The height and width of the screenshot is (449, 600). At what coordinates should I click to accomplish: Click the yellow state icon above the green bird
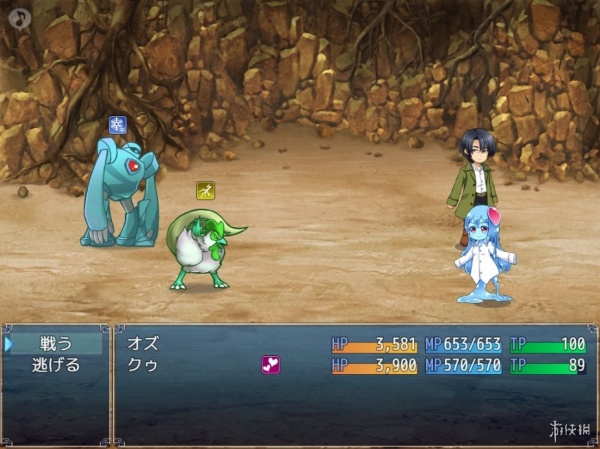205,190
